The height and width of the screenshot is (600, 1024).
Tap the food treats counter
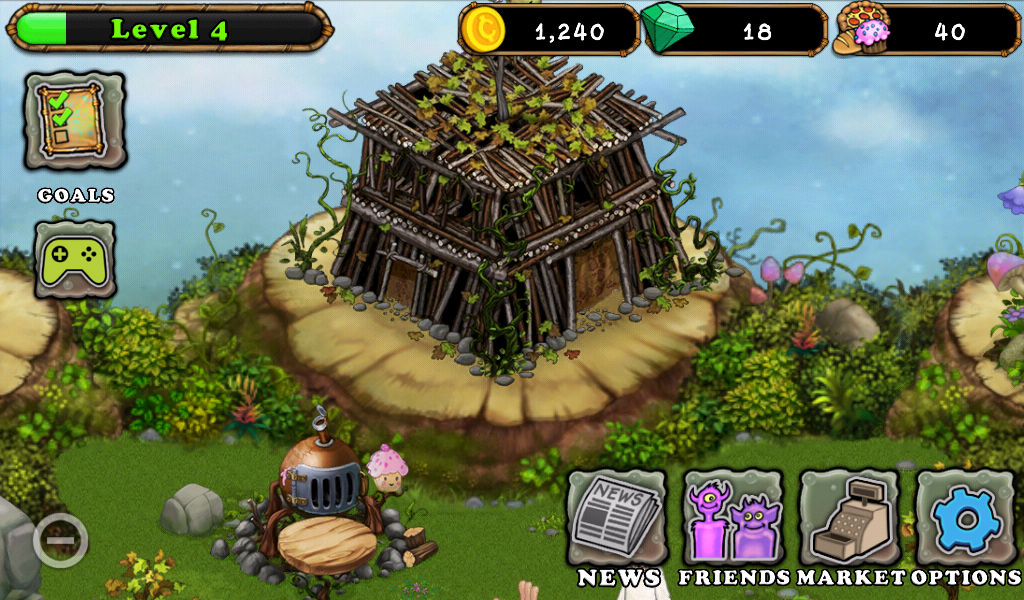tap(926, 30)
